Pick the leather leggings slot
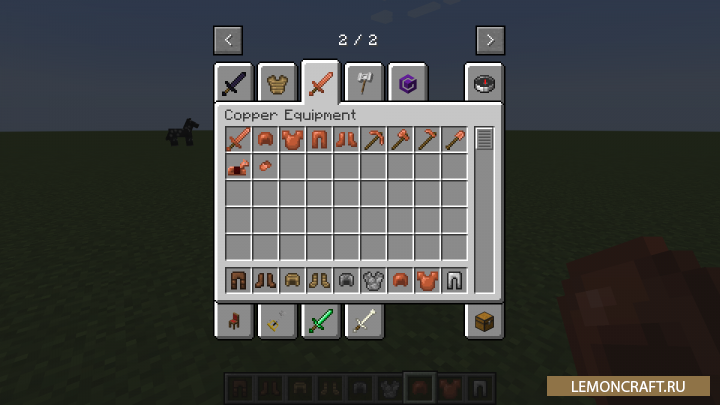720x405 pixels. [239, 280]
